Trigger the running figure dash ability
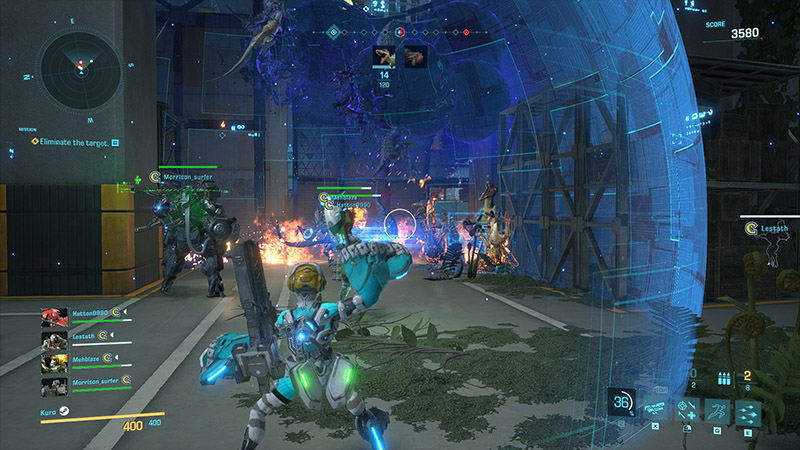Screen dimensions: 800x450 coord(717,411)
